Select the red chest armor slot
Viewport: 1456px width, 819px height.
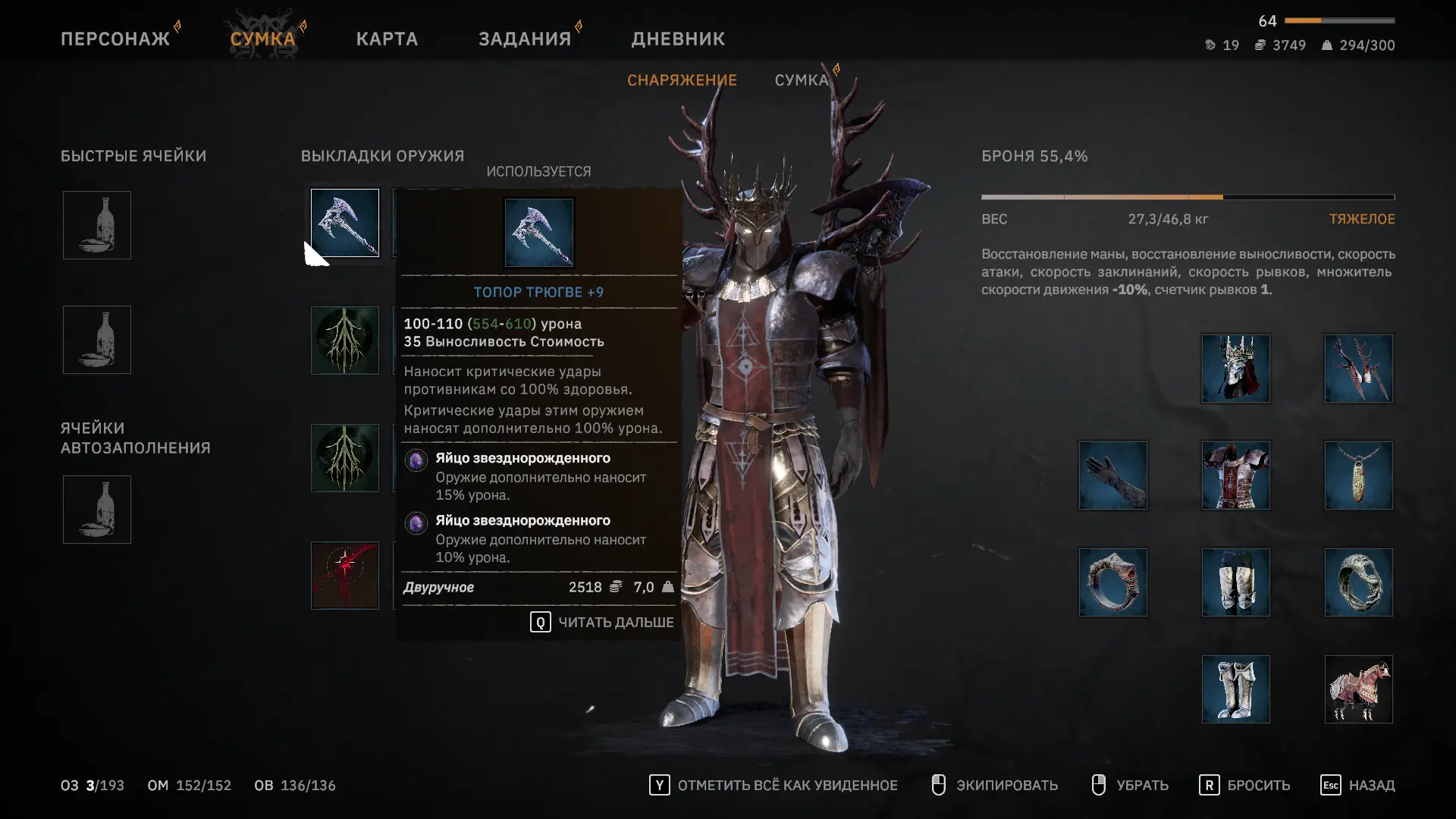pyautogui.click(x=1236, y=475)
